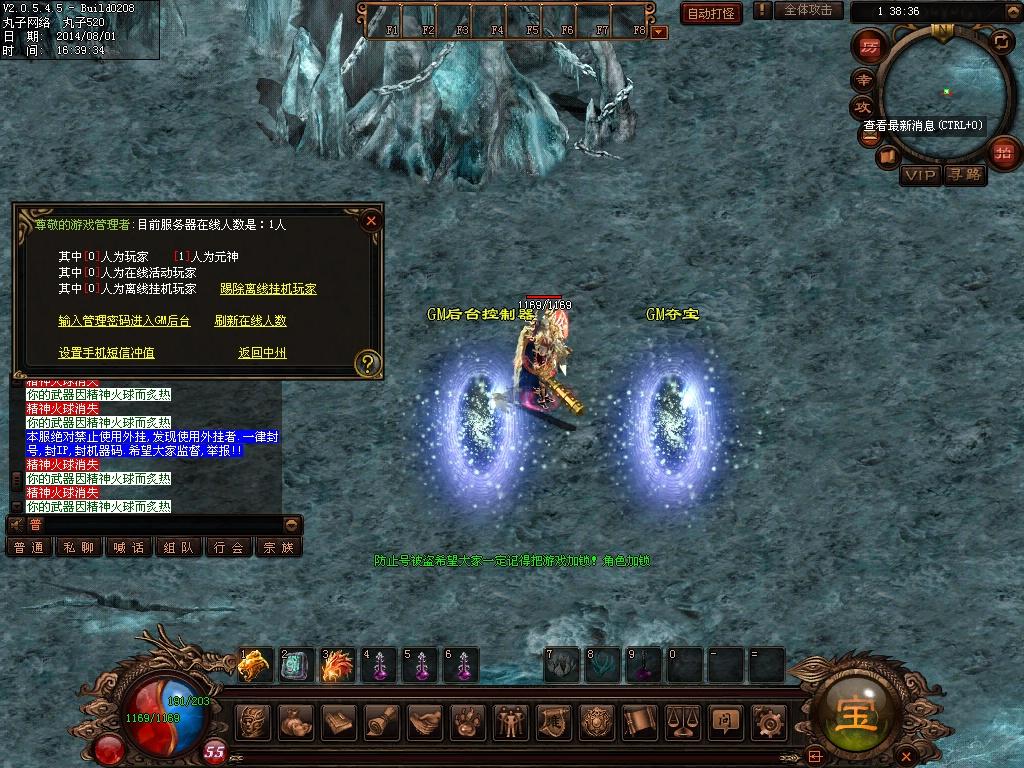Open 输入管理密码进入GM后台 link

click(x=124, y=321)
